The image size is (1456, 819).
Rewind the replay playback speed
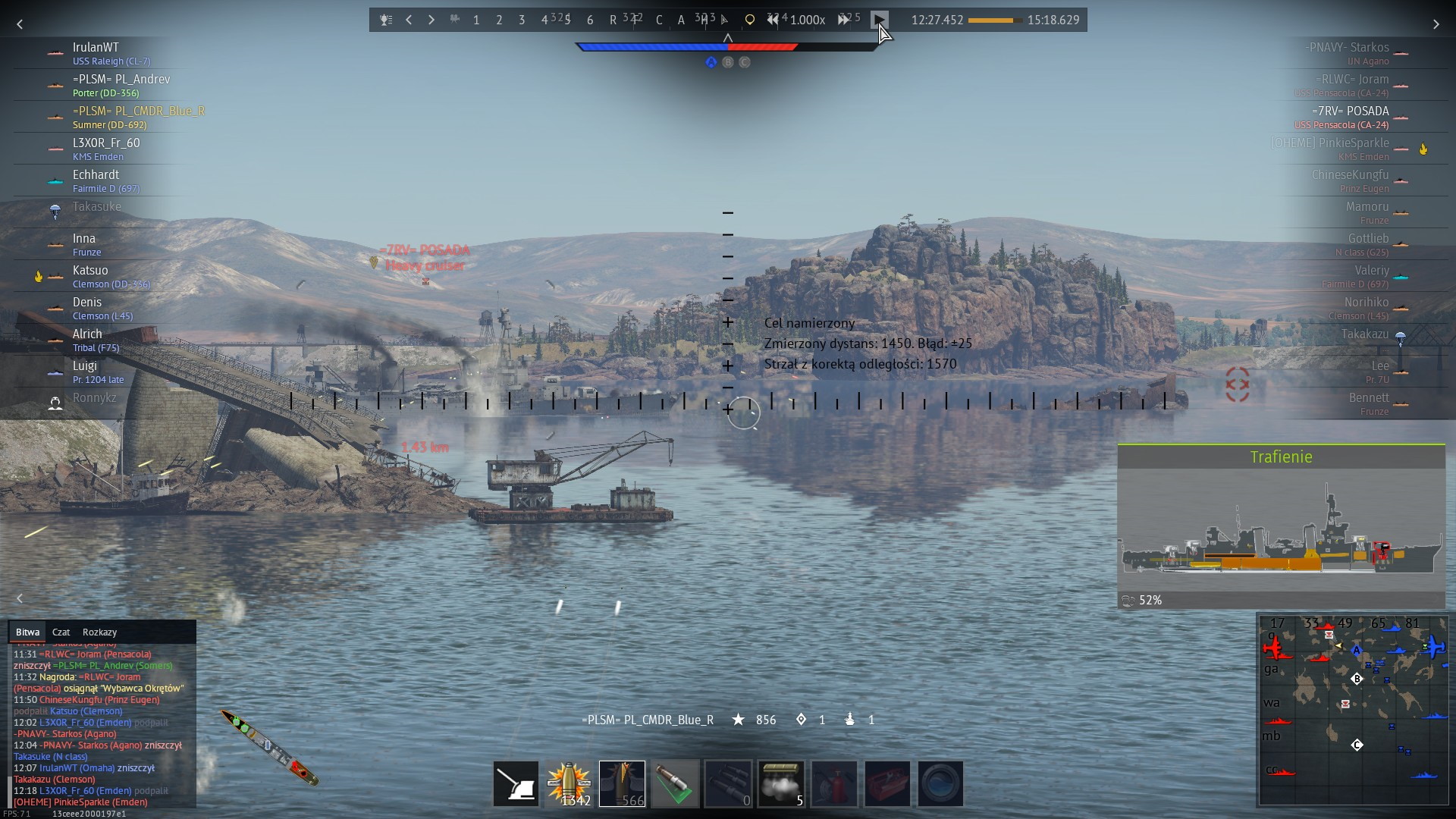click(x=773, y=20)
